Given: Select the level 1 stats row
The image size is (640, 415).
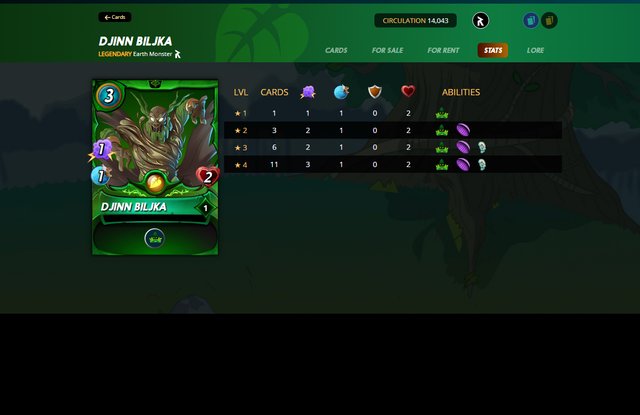Looking at the screenshot, I should (x=391, y=113).
